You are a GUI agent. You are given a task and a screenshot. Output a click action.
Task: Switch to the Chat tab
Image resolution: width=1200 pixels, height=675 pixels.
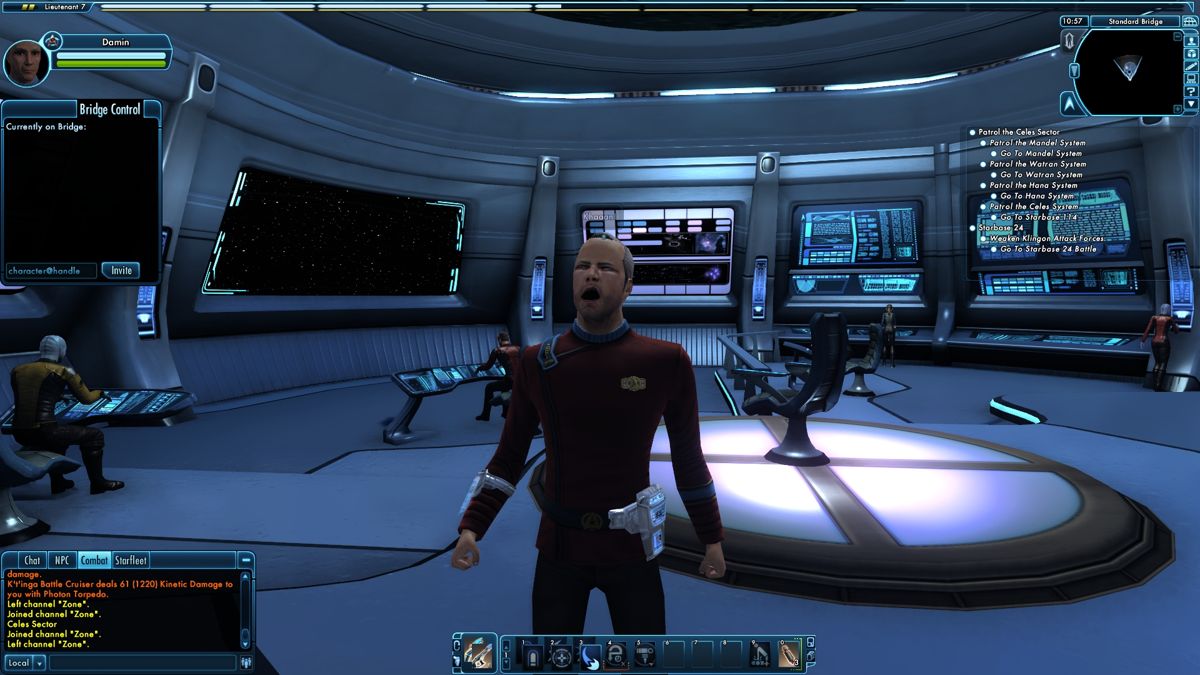[32, 561]
